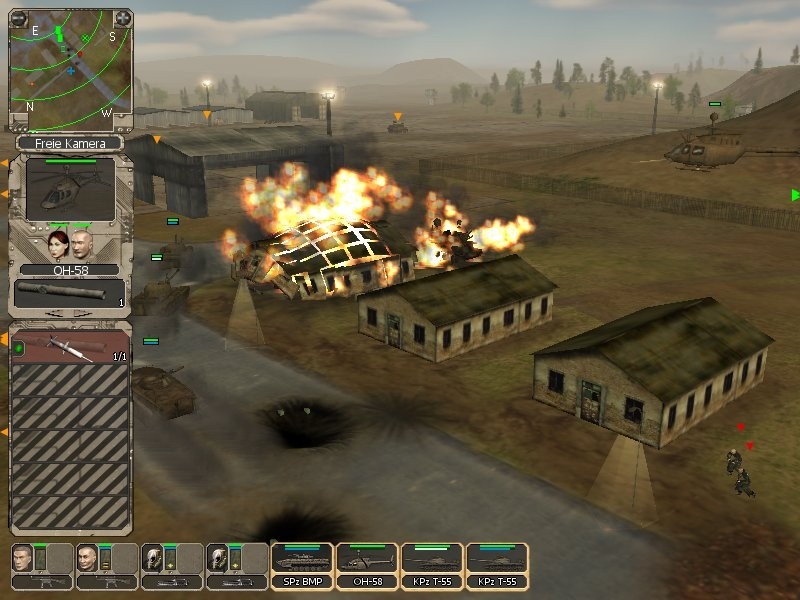Choose the red-haired female crew member portrait
This screenshot has width=800, height=600.
tap(57, 245)
